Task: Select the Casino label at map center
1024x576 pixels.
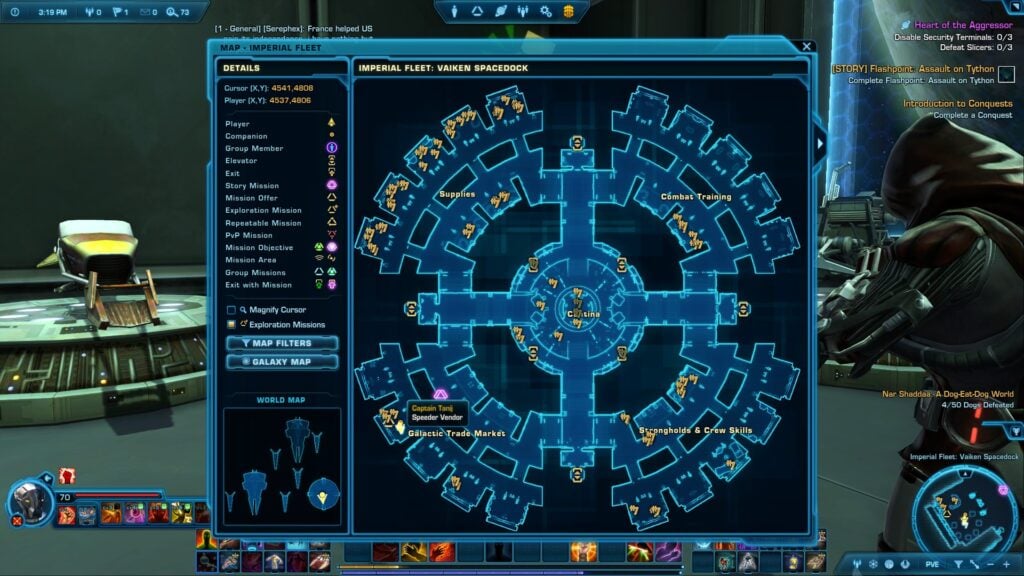Action: [x=582, y=314]
